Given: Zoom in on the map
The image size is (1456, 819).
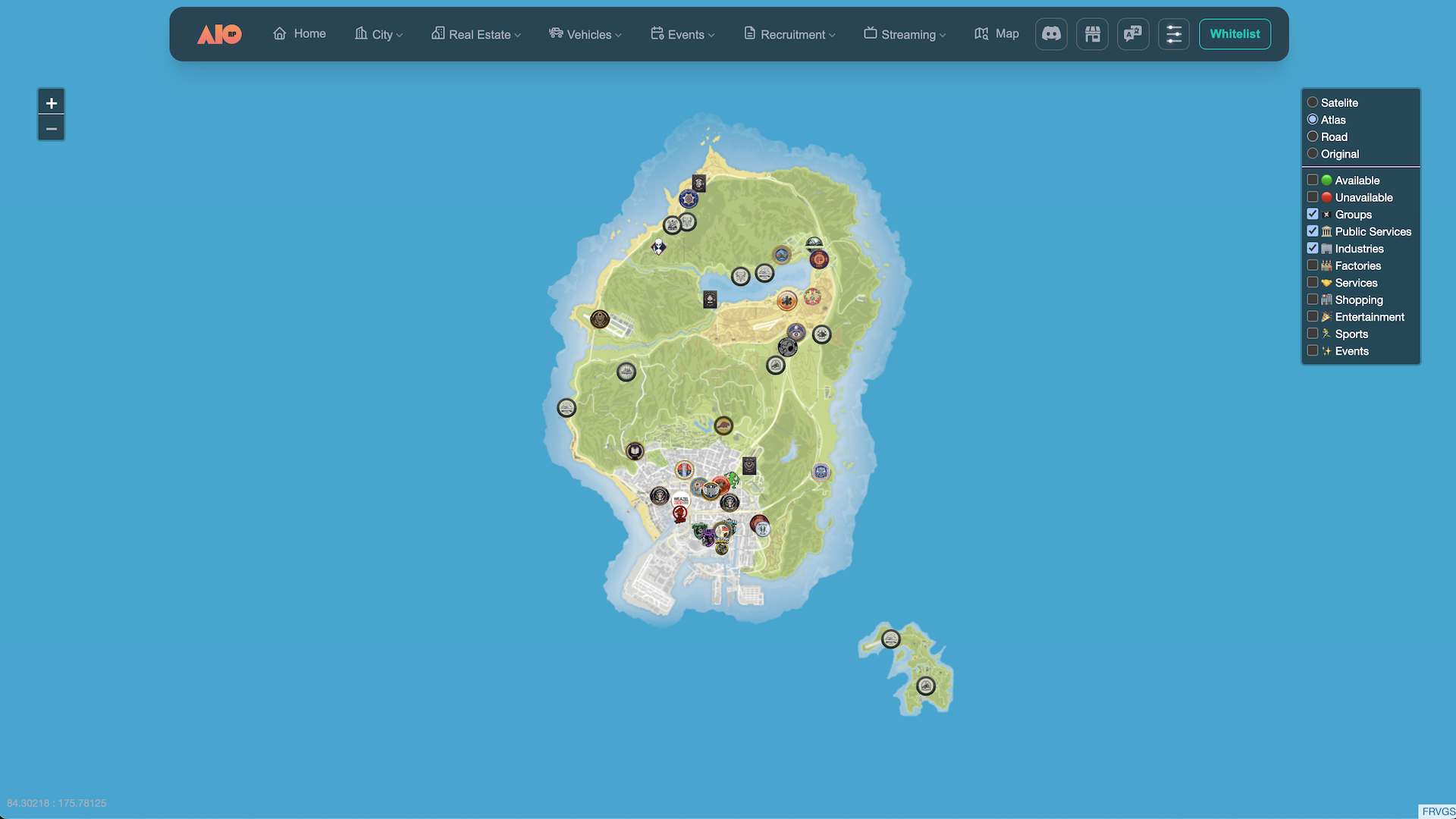Looking at the screenshot, I should (51, 103).
